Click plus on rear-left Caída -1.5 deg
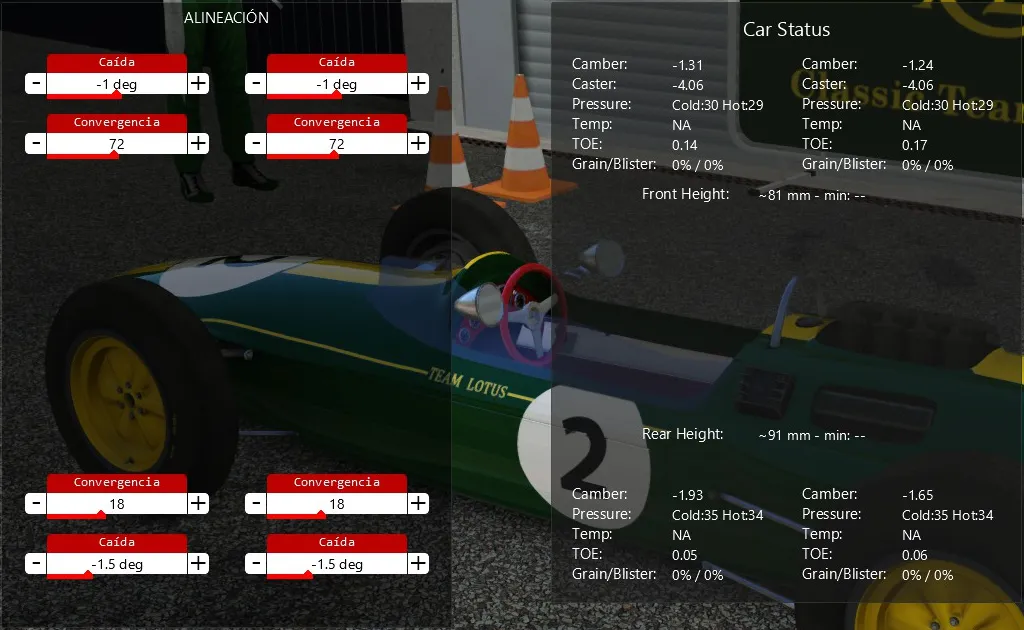 point(199,564)
